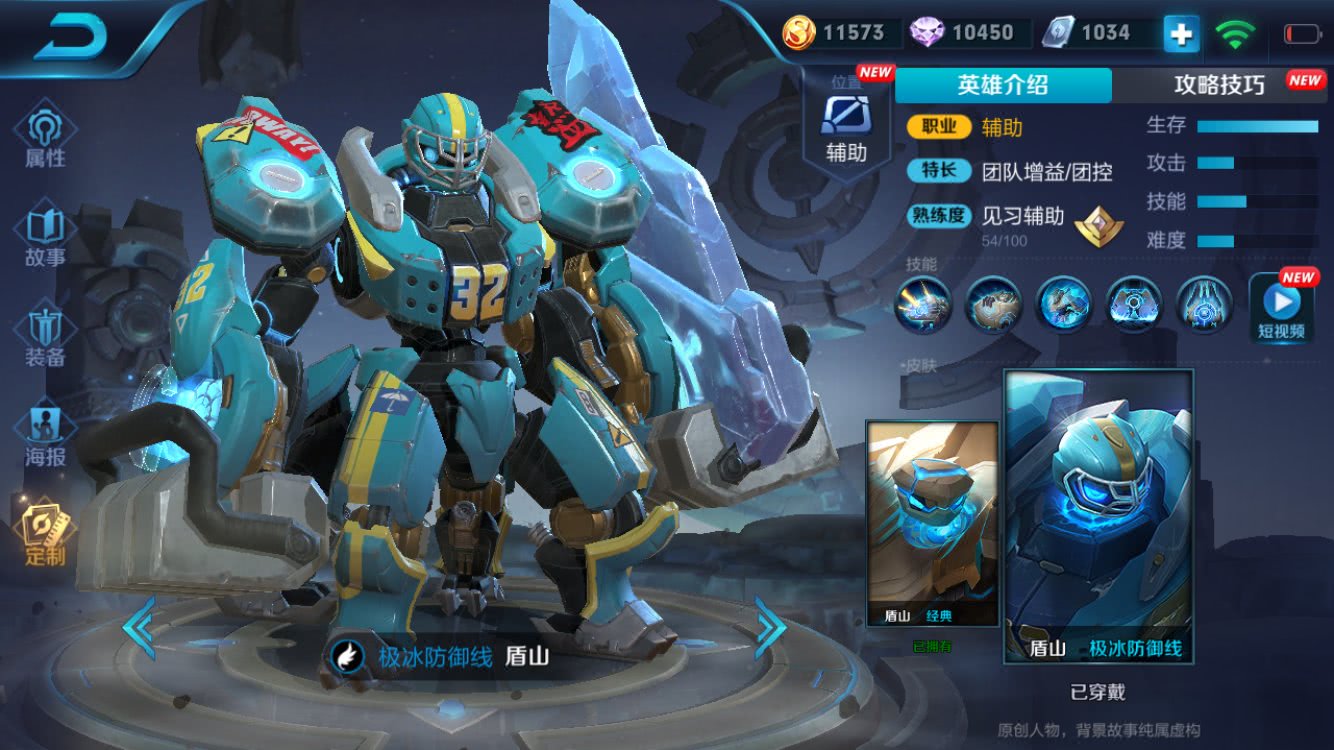Image resolution: width=1334 pixels, height=750 pixels.
Task: Select the 极冰防御线 skin card
Action: (1098, 517)
